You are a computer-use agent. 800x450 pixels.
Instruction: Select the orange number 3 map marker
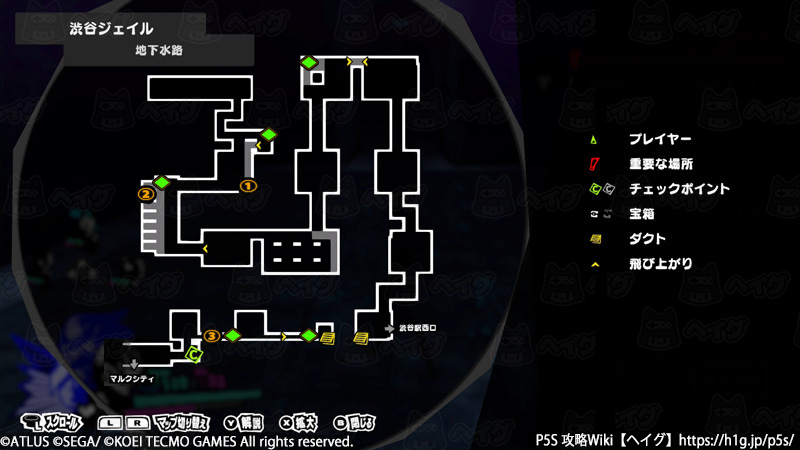tap(211, 335)
